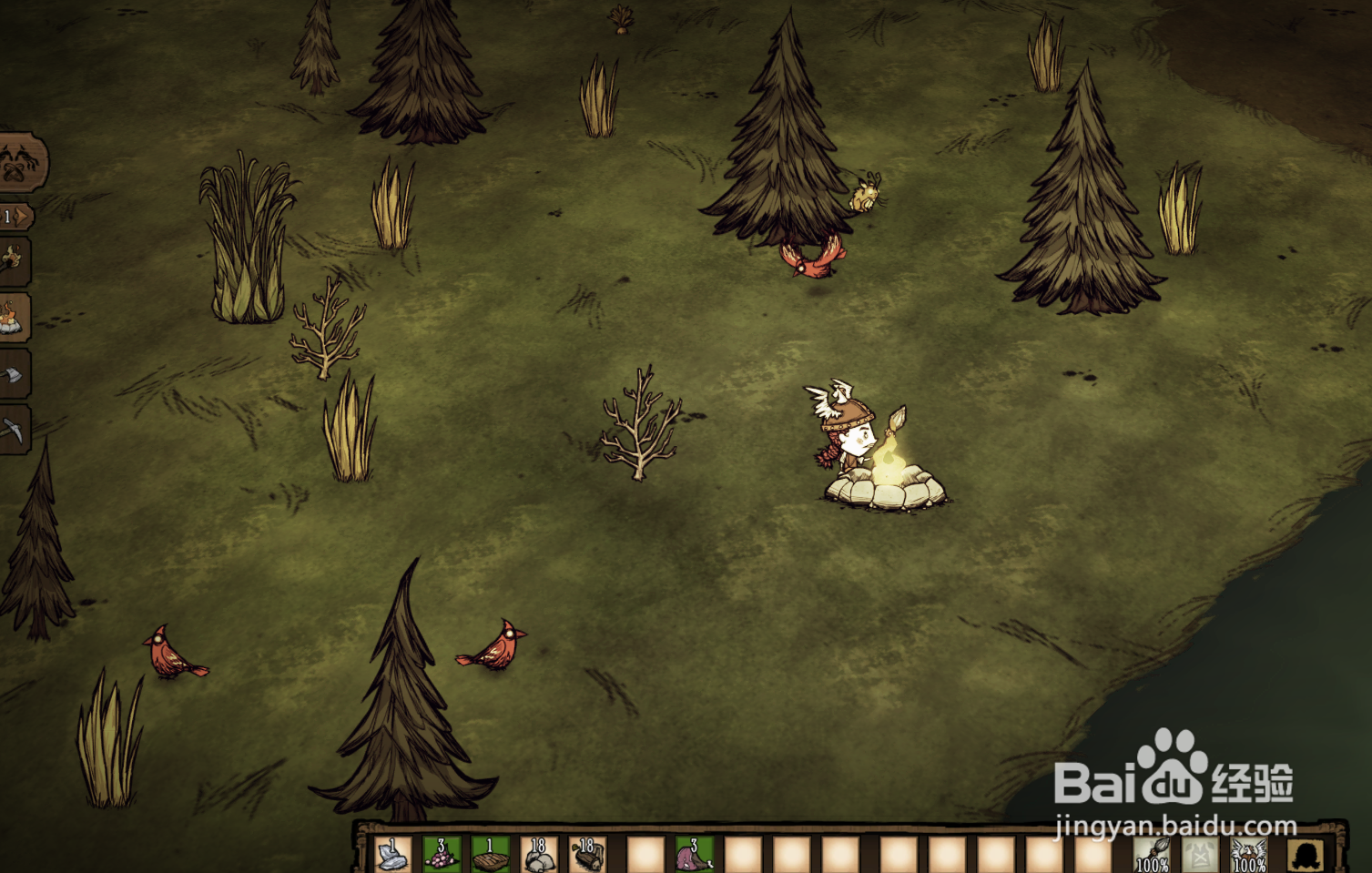Select the wooden boards inventory slot
The height and width of the screenshot is (873, 1372).
(x=490, y=856)
